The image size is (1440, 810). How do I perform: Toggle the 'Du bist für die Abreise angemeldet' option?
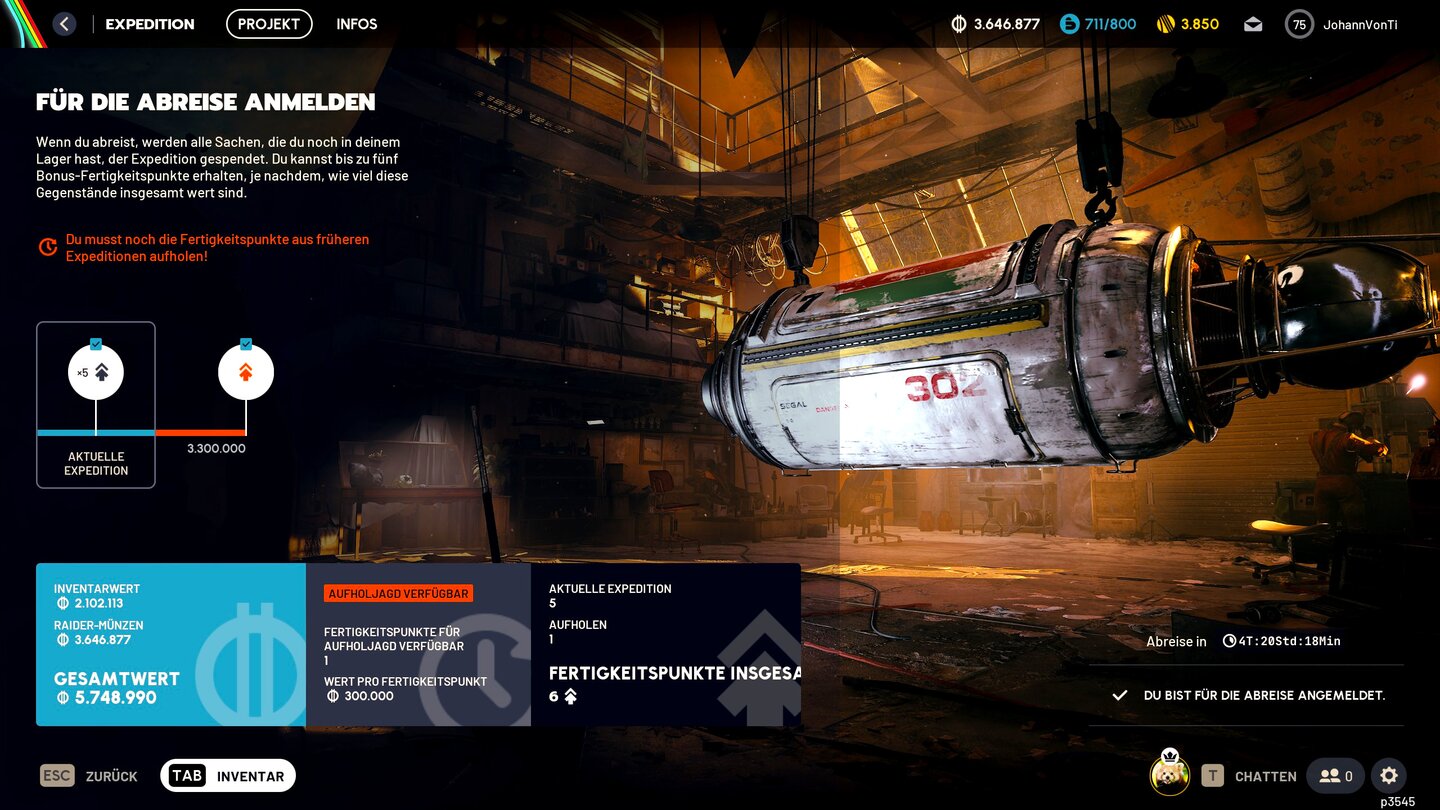tap(1247, 695)
